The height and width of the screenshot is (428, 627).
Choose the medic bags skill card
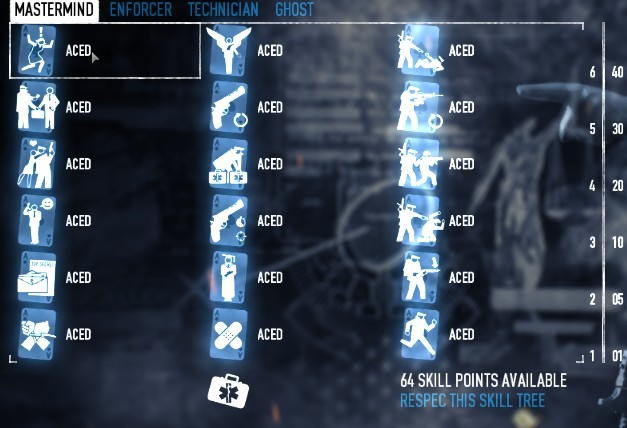tap(229, 164)
